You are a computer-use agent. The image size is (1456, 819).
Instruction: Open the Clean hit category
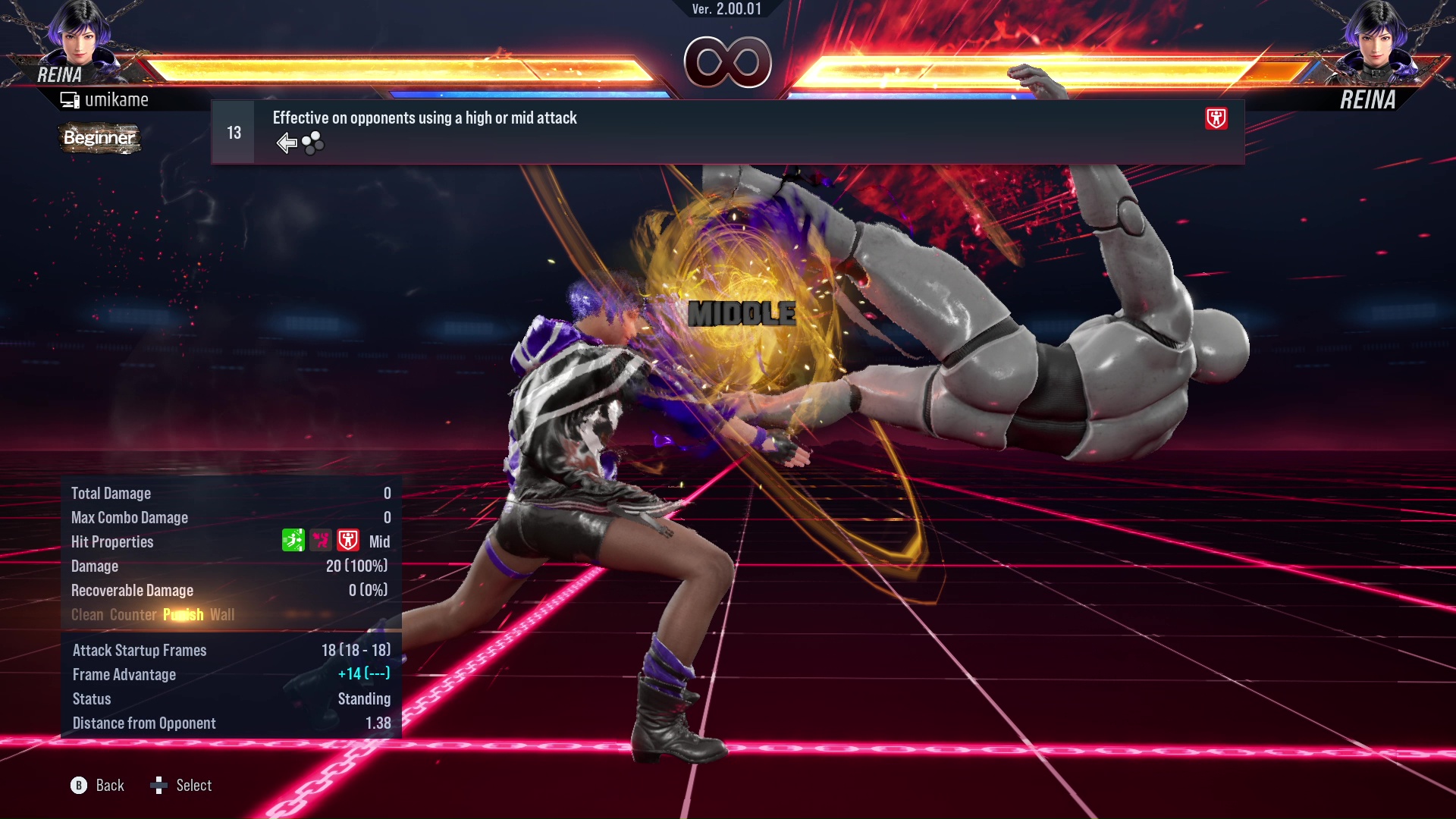(x=86, y=614)
